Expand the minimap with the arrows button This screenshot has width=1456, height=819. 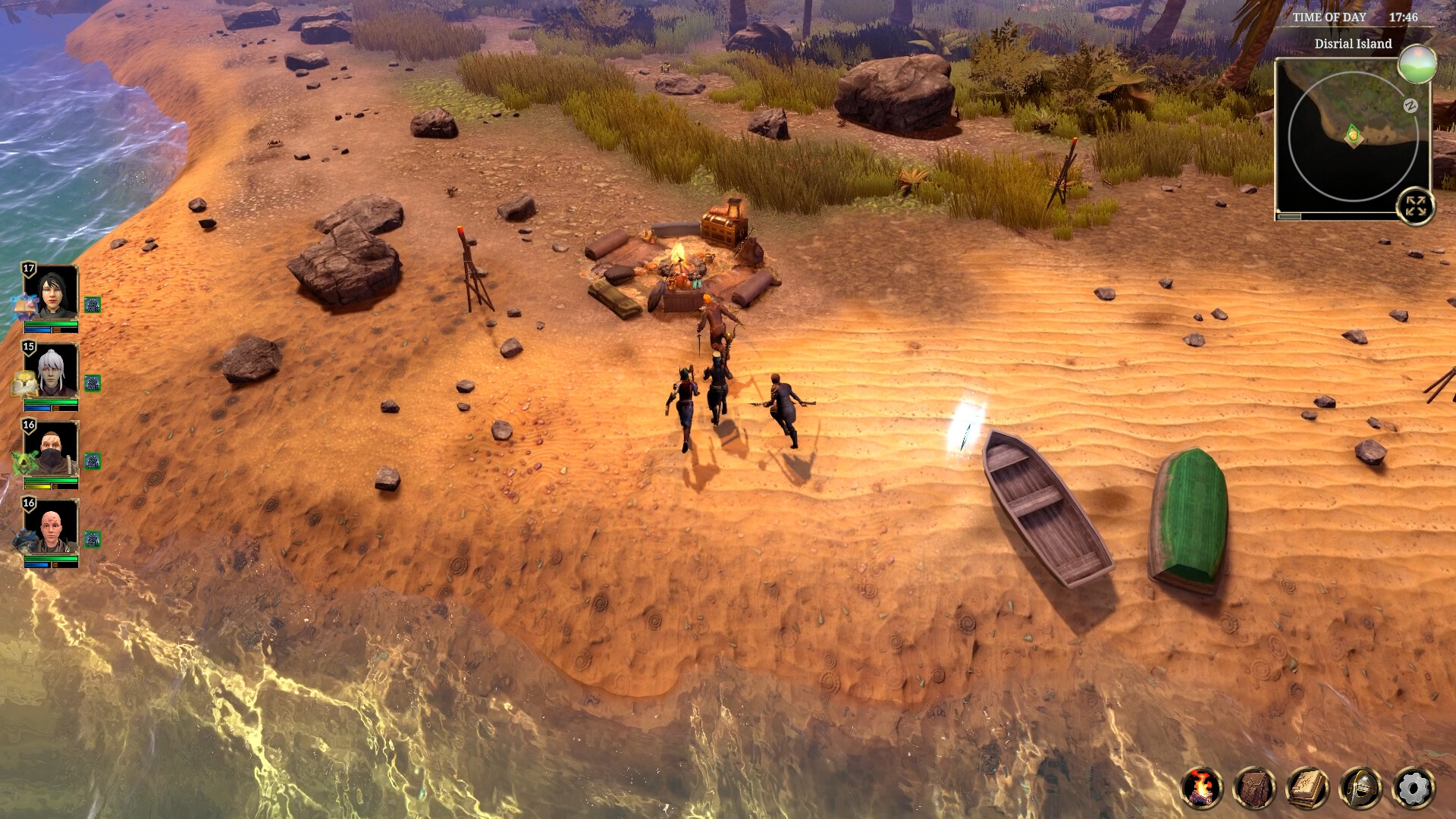1417,205
